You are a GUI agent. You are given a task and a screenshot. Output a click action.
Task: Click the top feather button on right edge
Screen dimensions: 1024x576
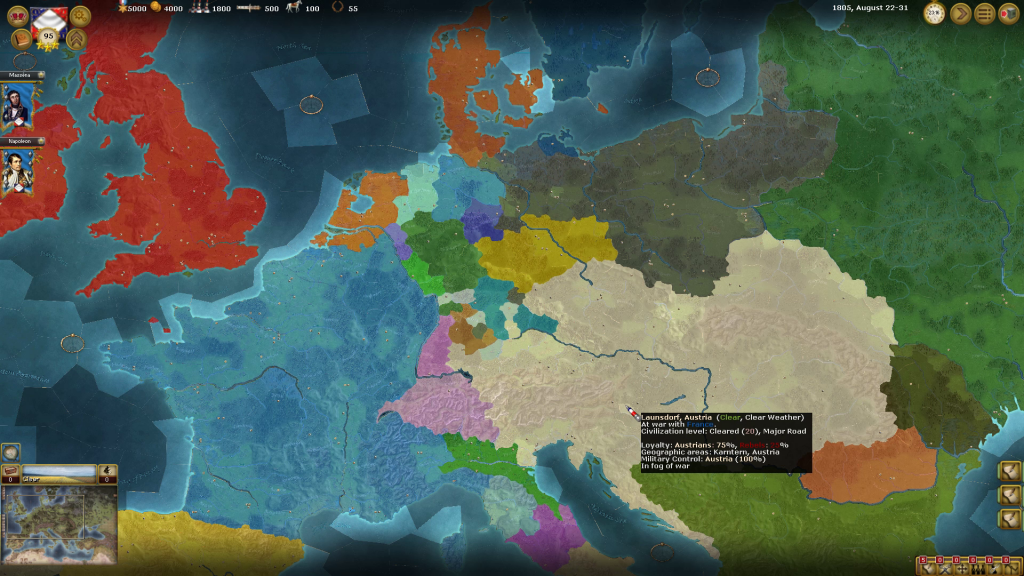1009,470
